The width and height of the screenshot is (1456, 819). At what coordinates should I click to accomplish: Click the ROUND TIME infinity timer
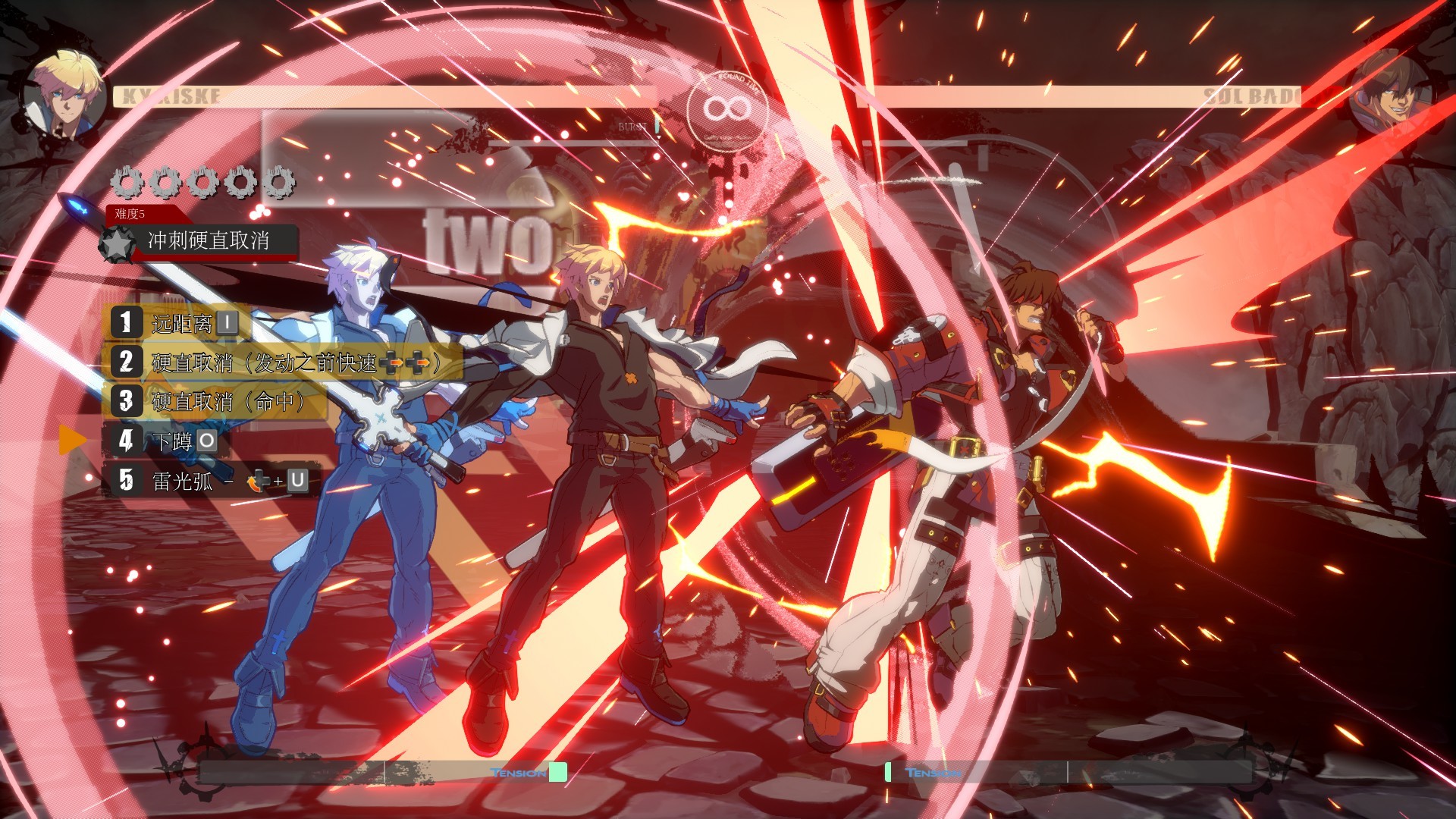click(730, 108)
